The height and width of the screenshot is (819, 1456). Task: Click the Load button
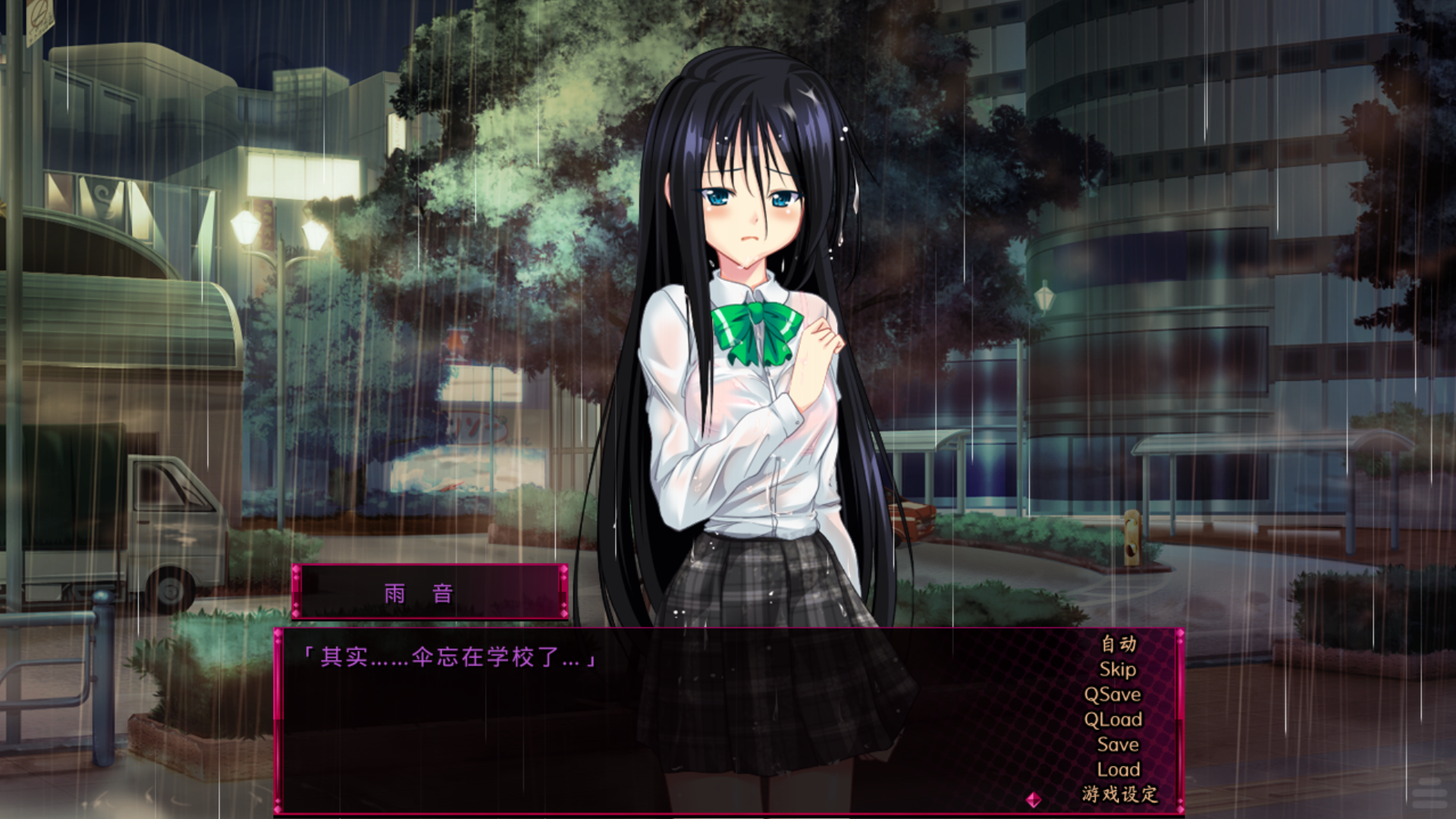[1119, 769]
